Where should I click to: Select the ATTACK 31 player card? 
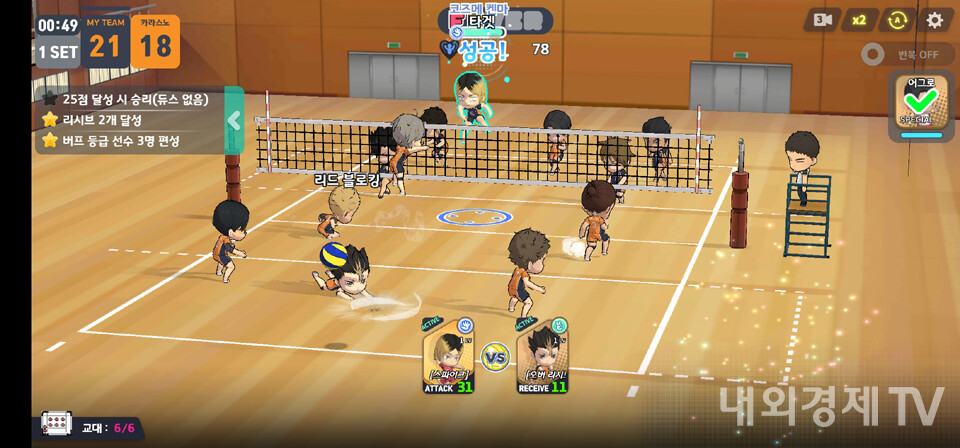[448, 357]
